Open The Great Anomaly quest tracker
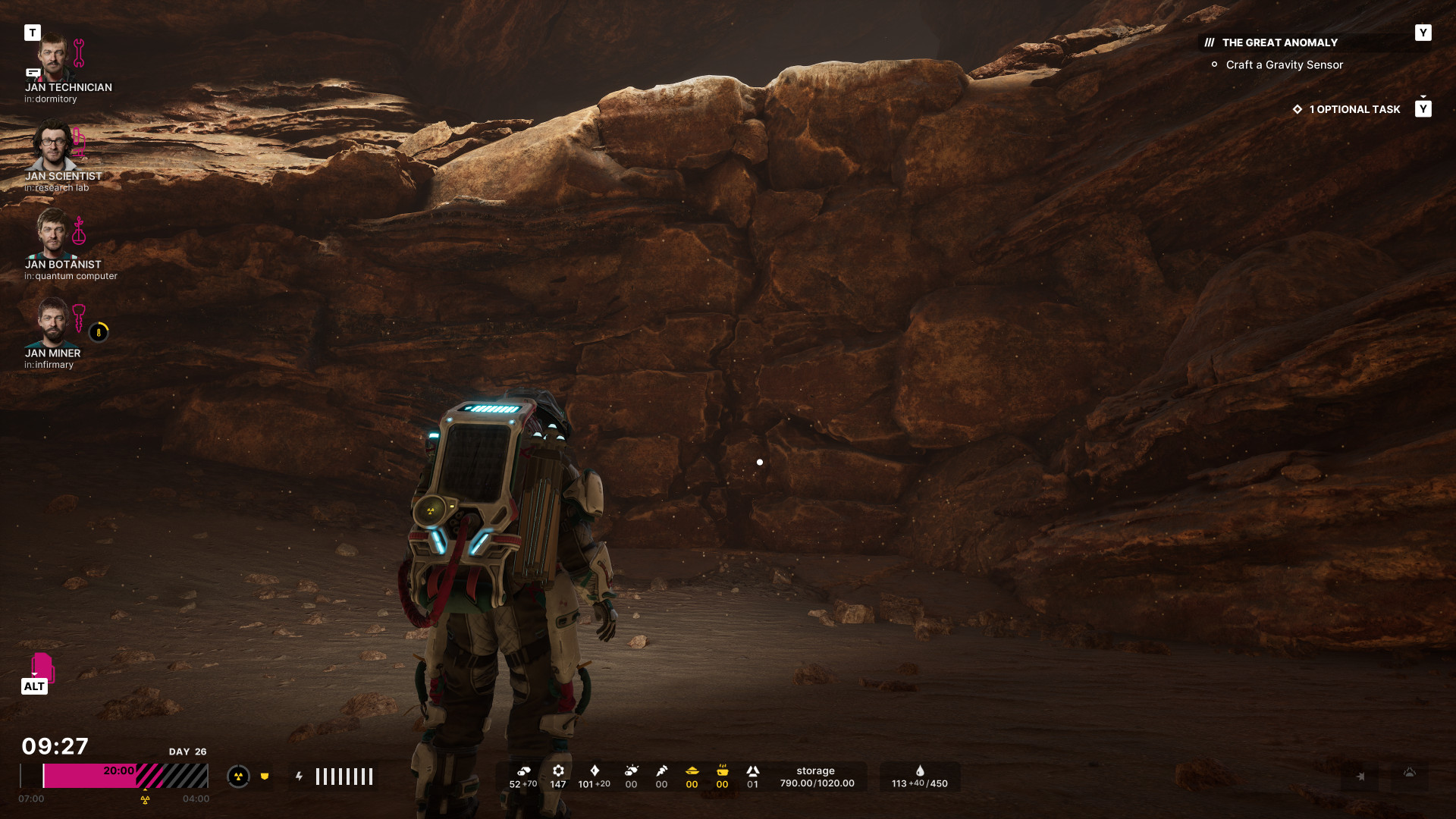1456x819 pixels. pyautogui.click(x=1279, y=43)
